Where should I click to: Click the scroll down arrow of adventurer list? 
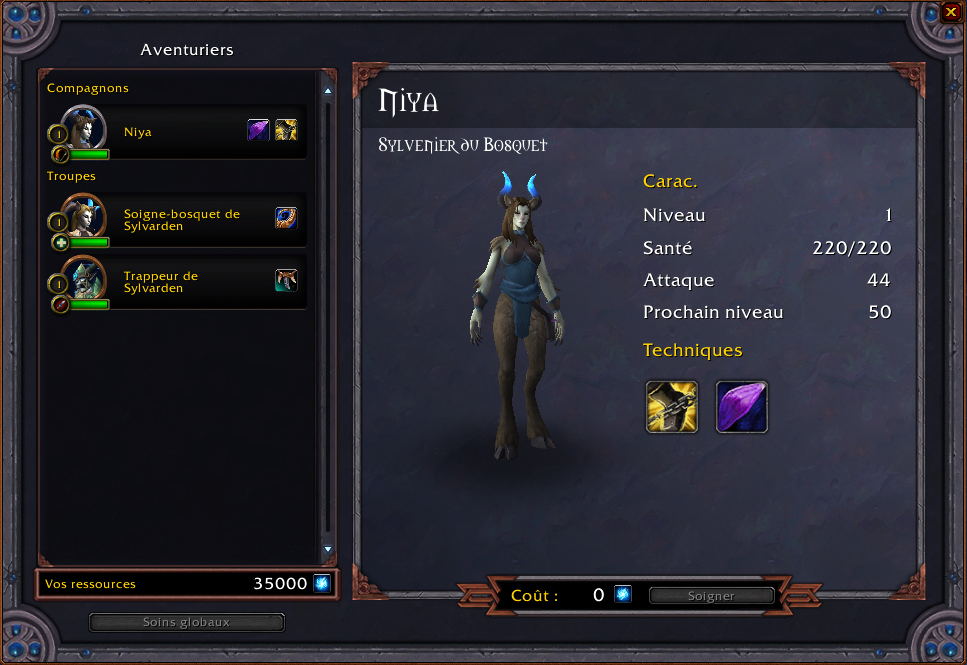pos(327,550)
